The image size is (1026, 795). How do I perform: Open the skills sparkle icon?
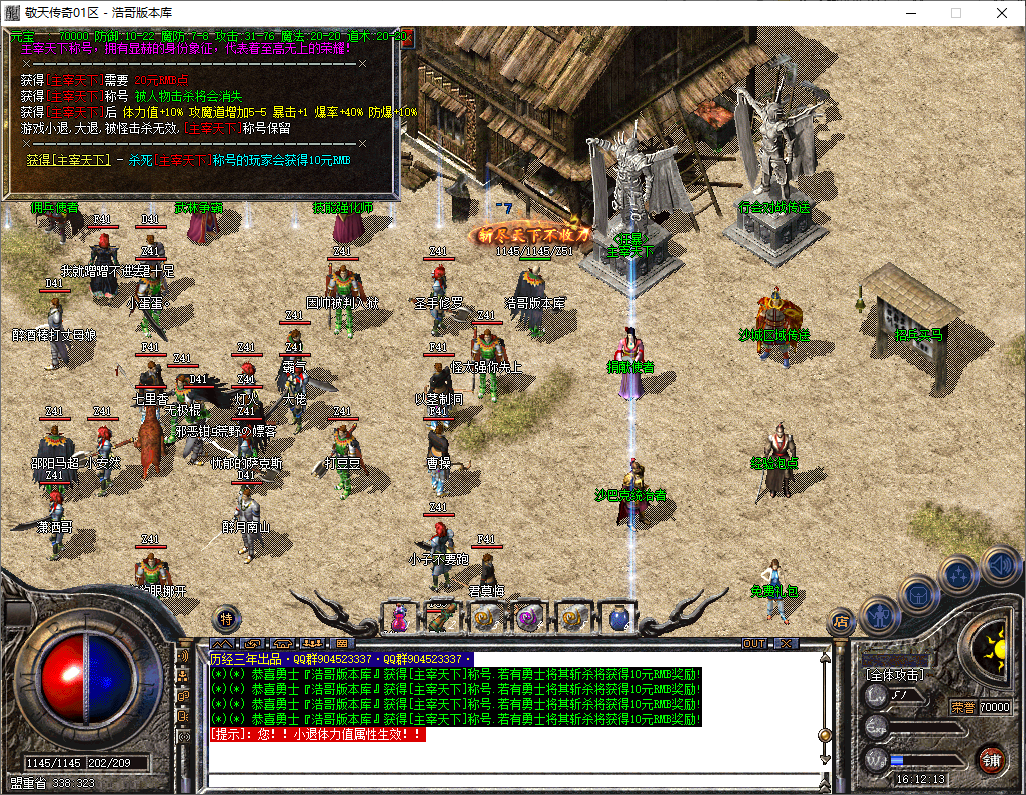959,575
